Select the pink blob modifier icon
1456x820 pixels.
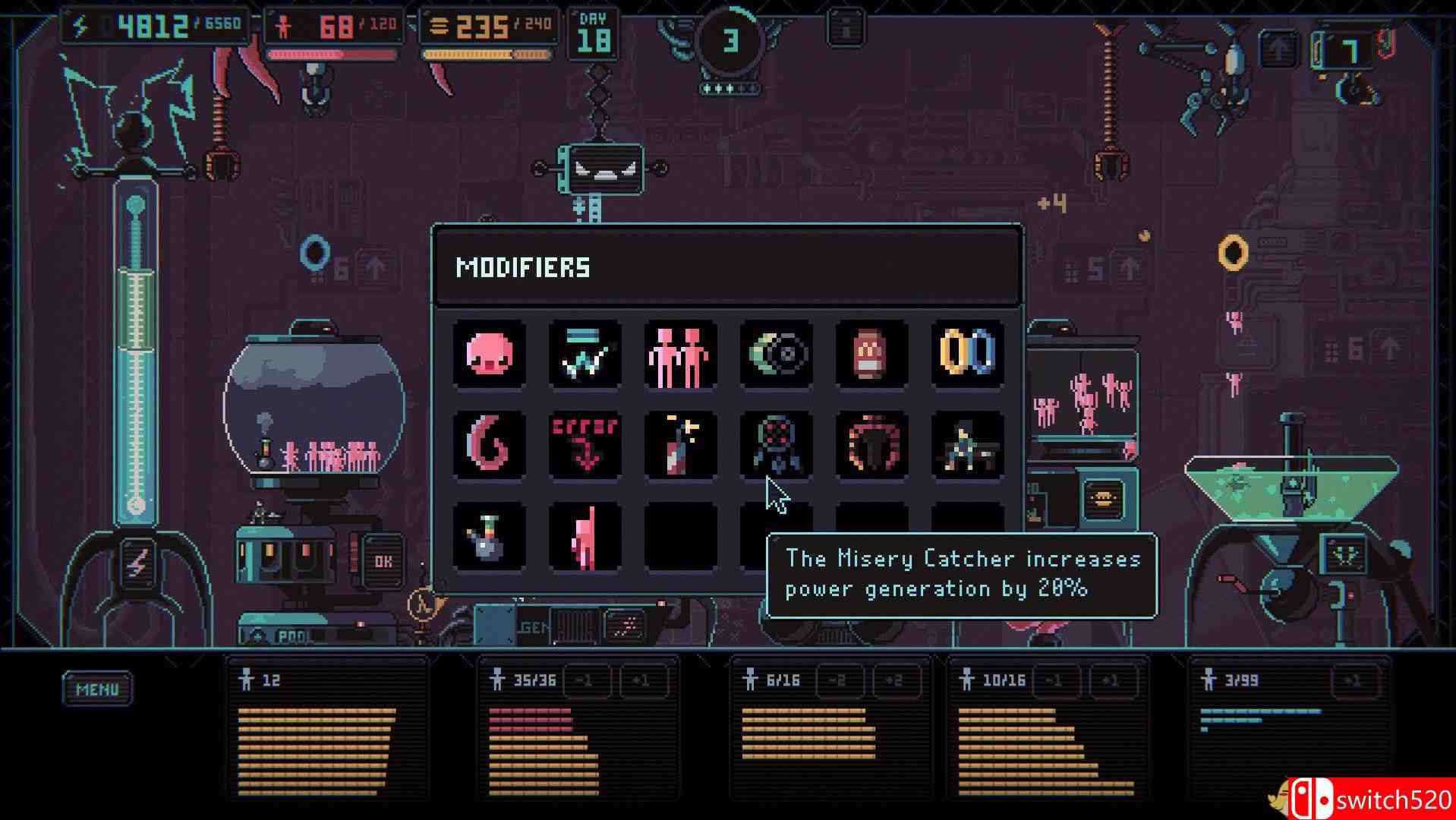pos(490,353)
